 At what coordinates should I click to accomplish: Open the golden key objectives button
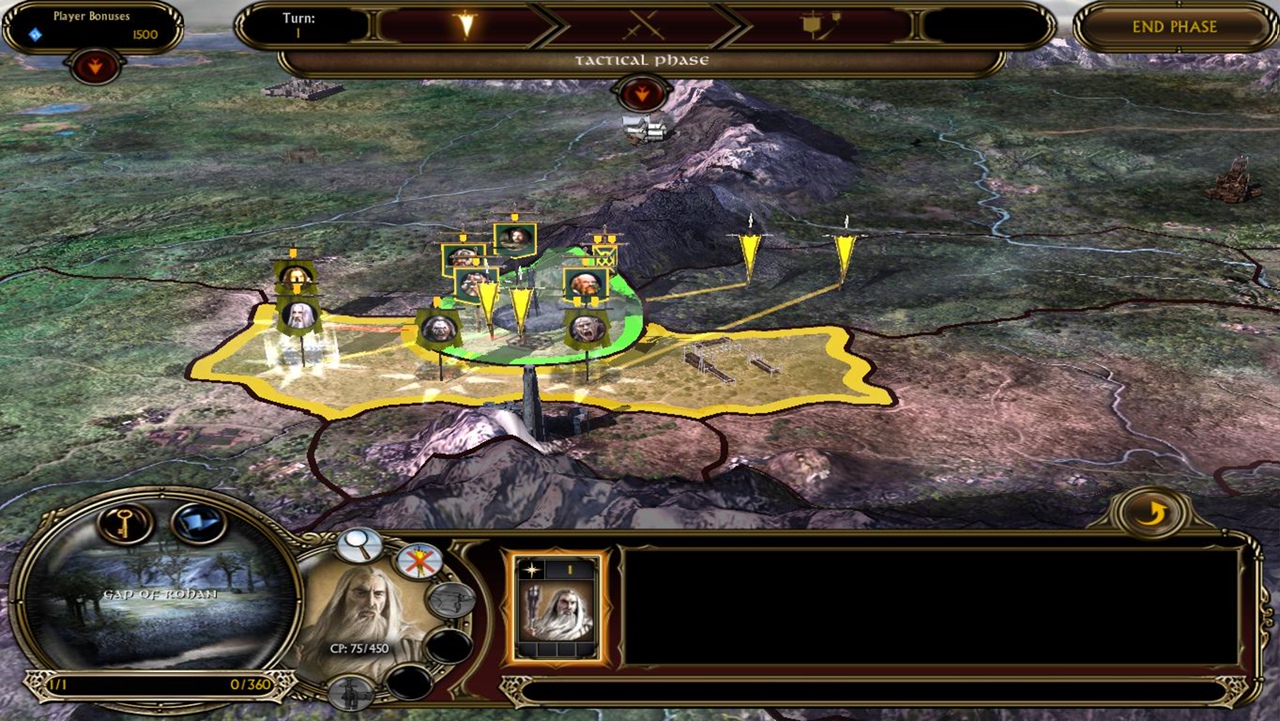click(x=125, y=523)
